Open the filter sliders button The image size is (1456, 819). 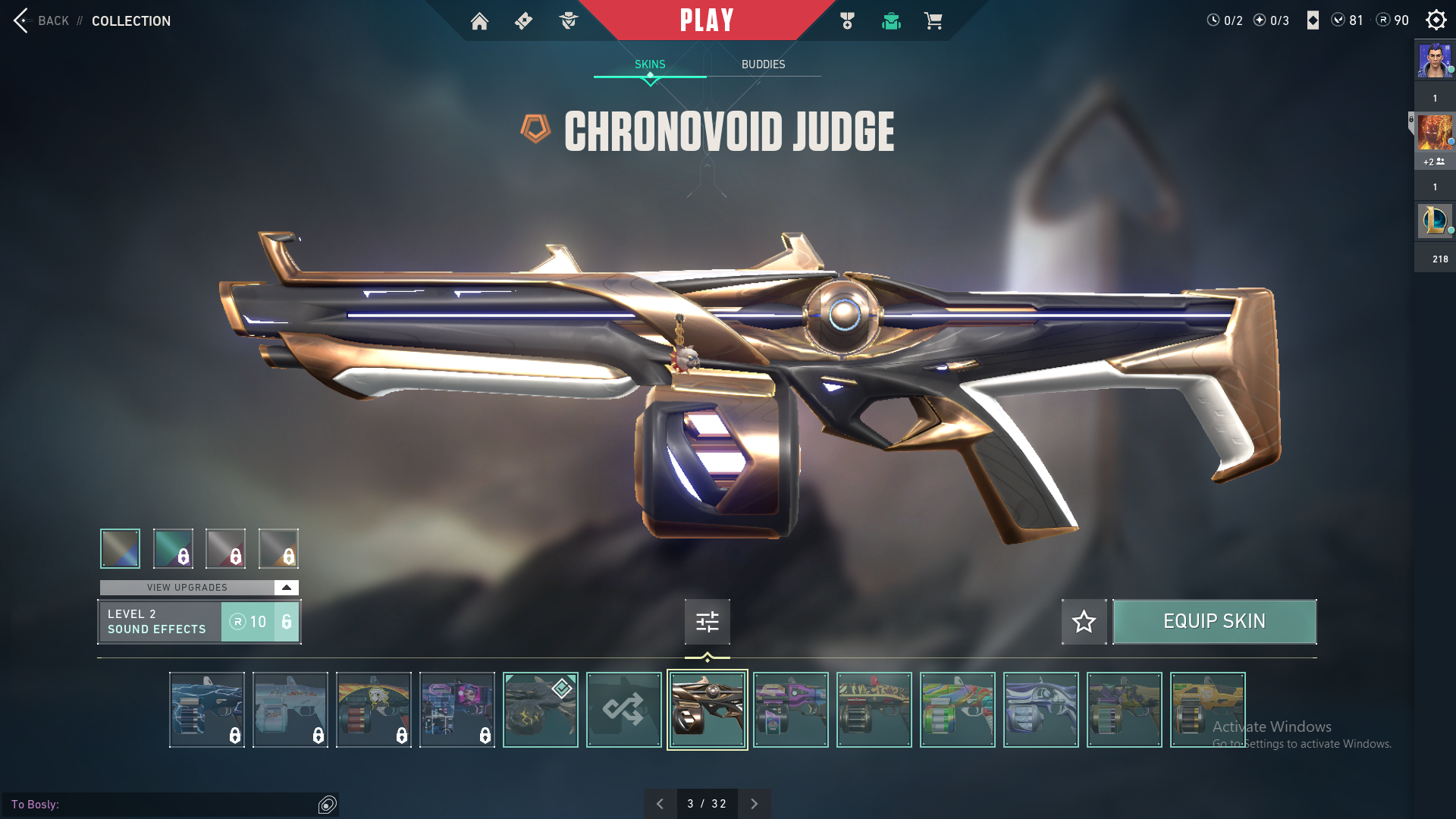pyautogui.click(x=707, y=622)
